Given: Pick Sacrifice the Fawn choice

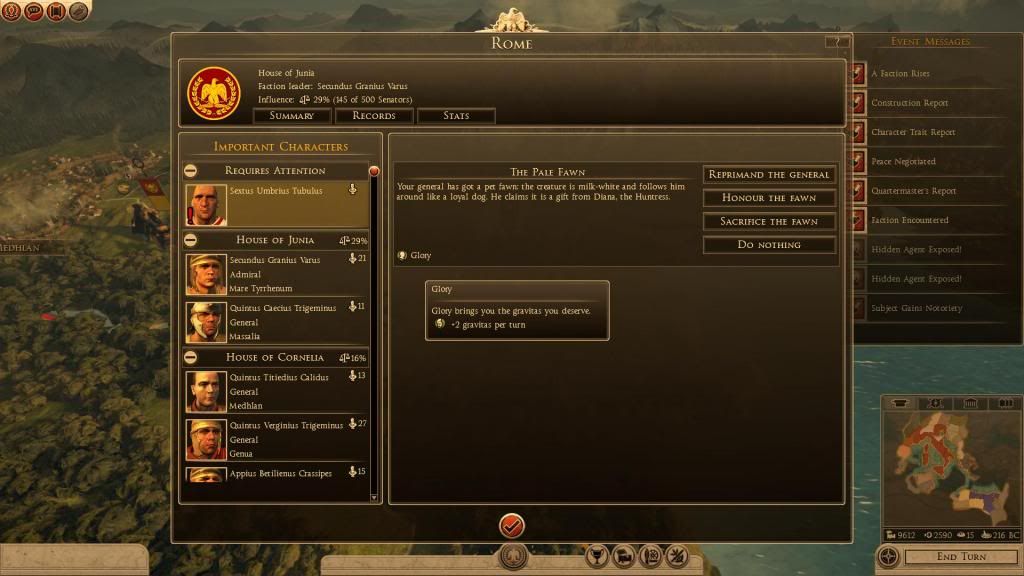Looking at the screenshot, I should coord(769,221).
